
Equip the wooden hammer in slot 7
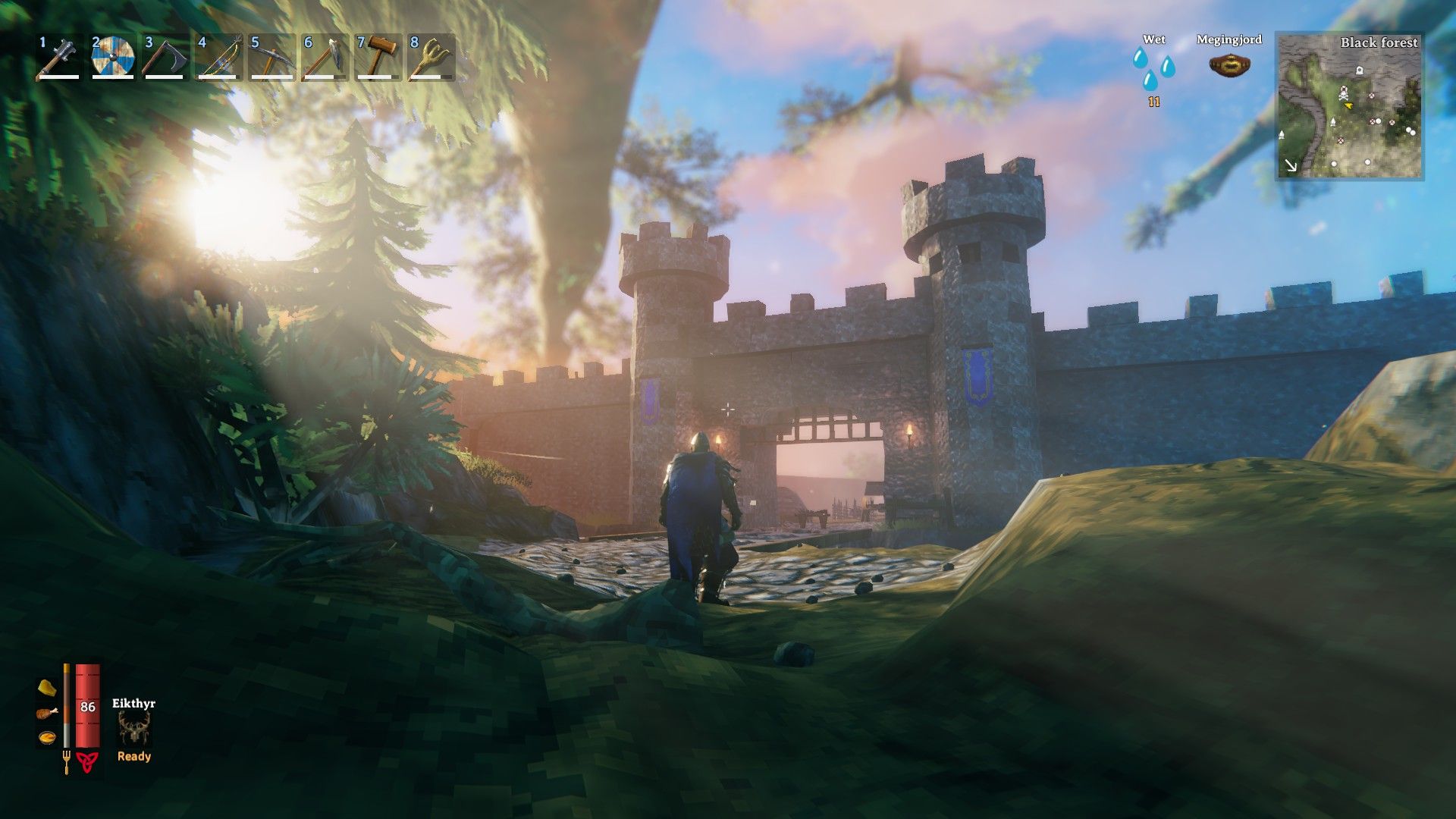(378, 58)
